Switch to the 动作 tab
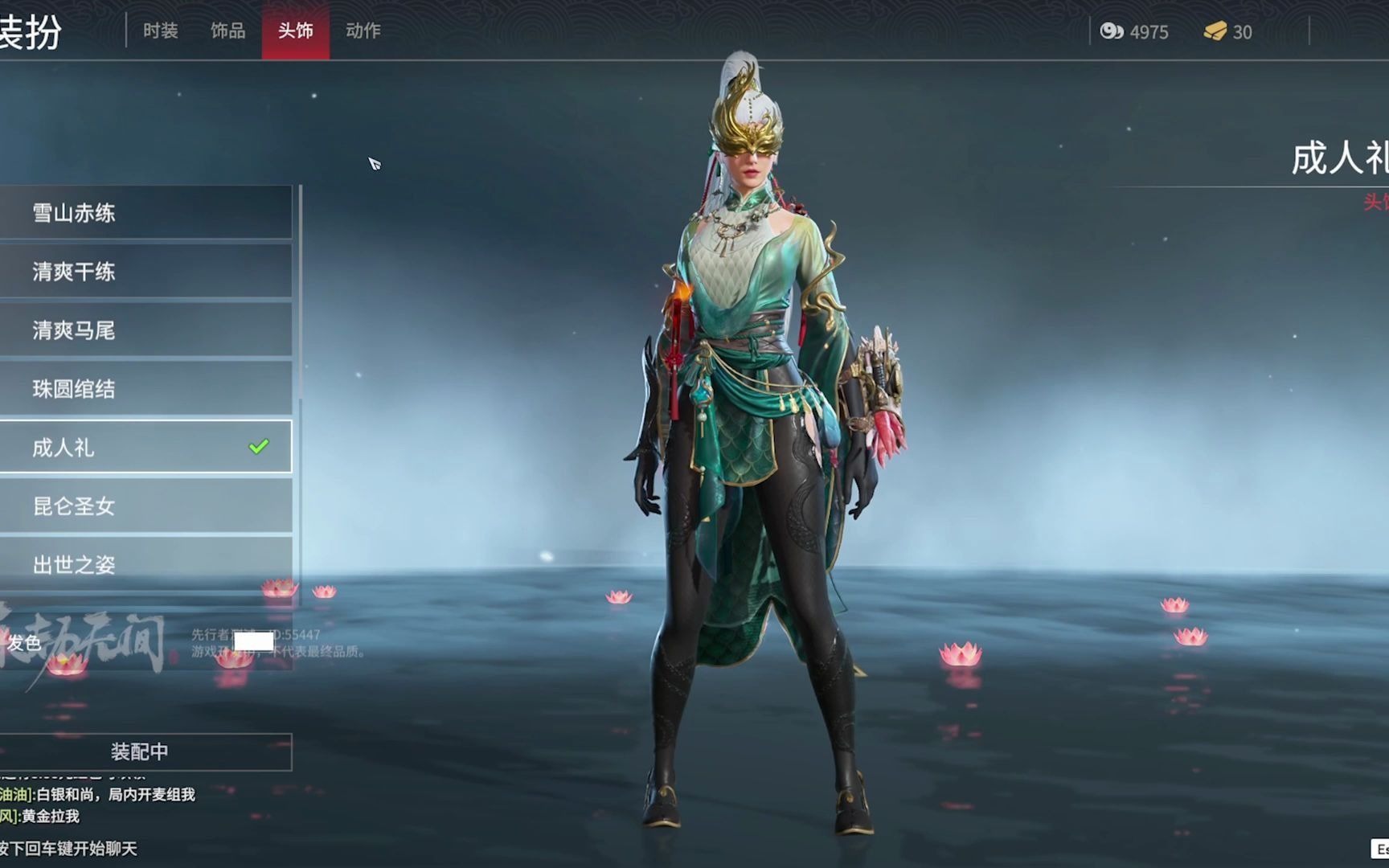 (x=363, y=31)
